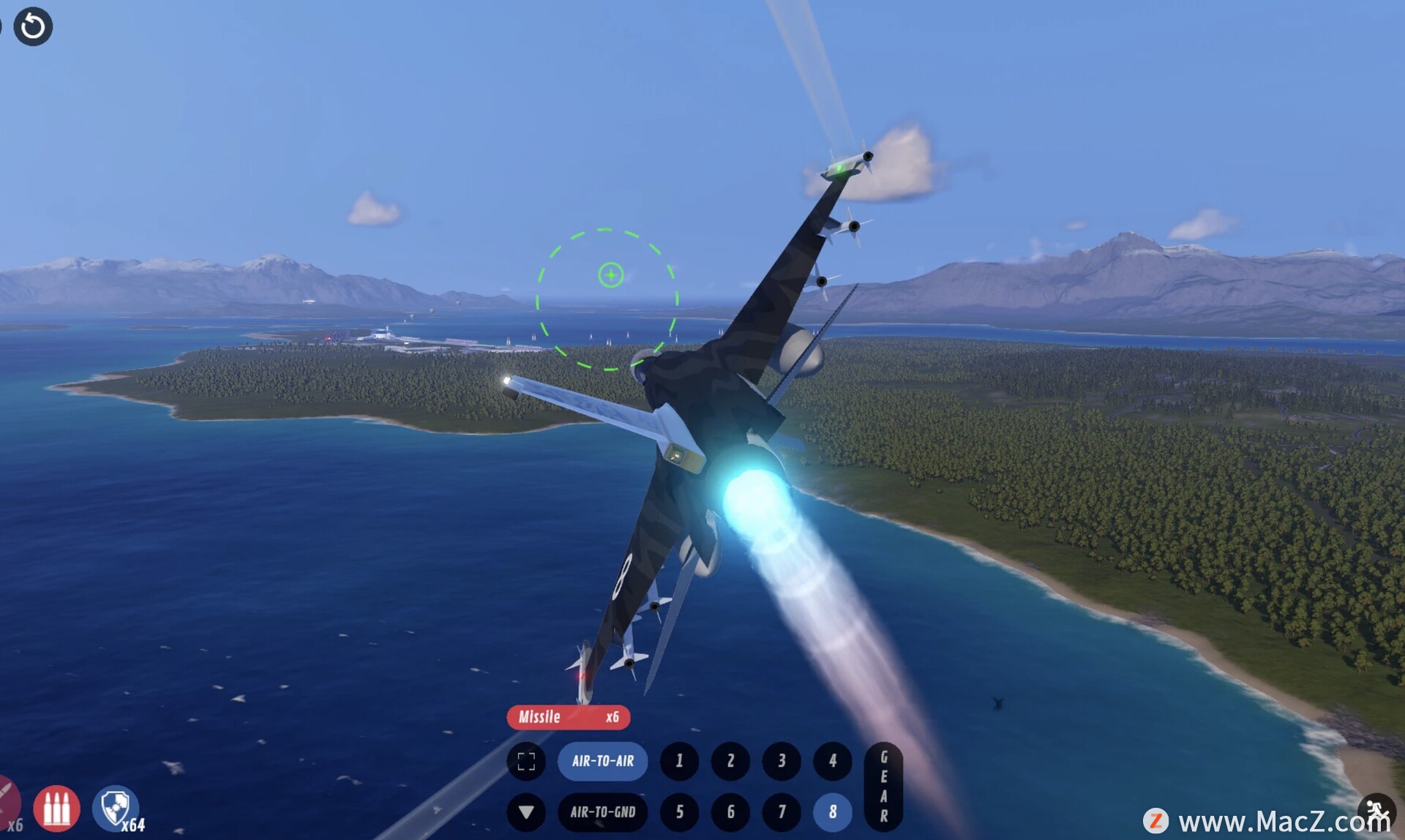Choose camera view number 1
The height and width of the screenshot is (840, 1405).
[x=679, y=761]
